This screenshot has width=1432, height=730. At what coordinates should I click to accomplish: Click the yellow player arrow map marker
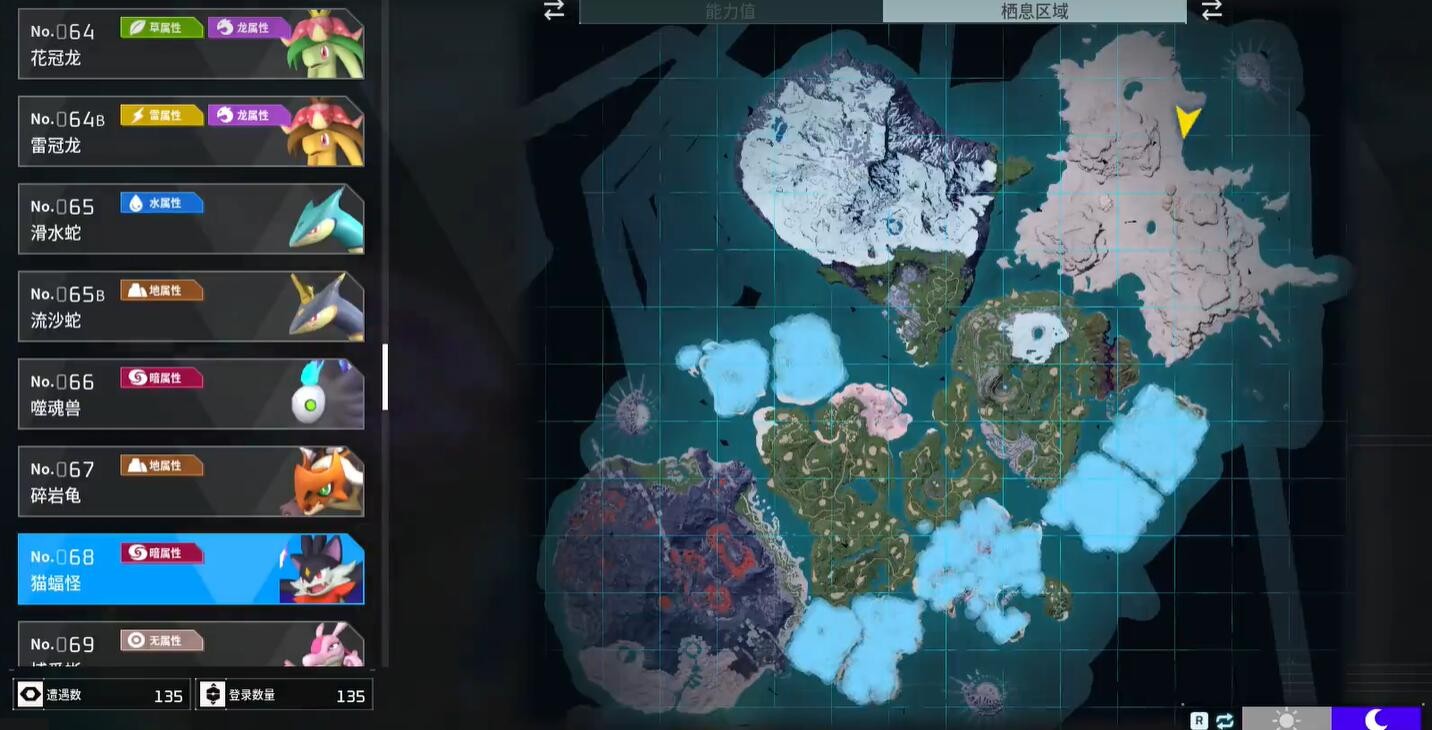[1187, 121]
